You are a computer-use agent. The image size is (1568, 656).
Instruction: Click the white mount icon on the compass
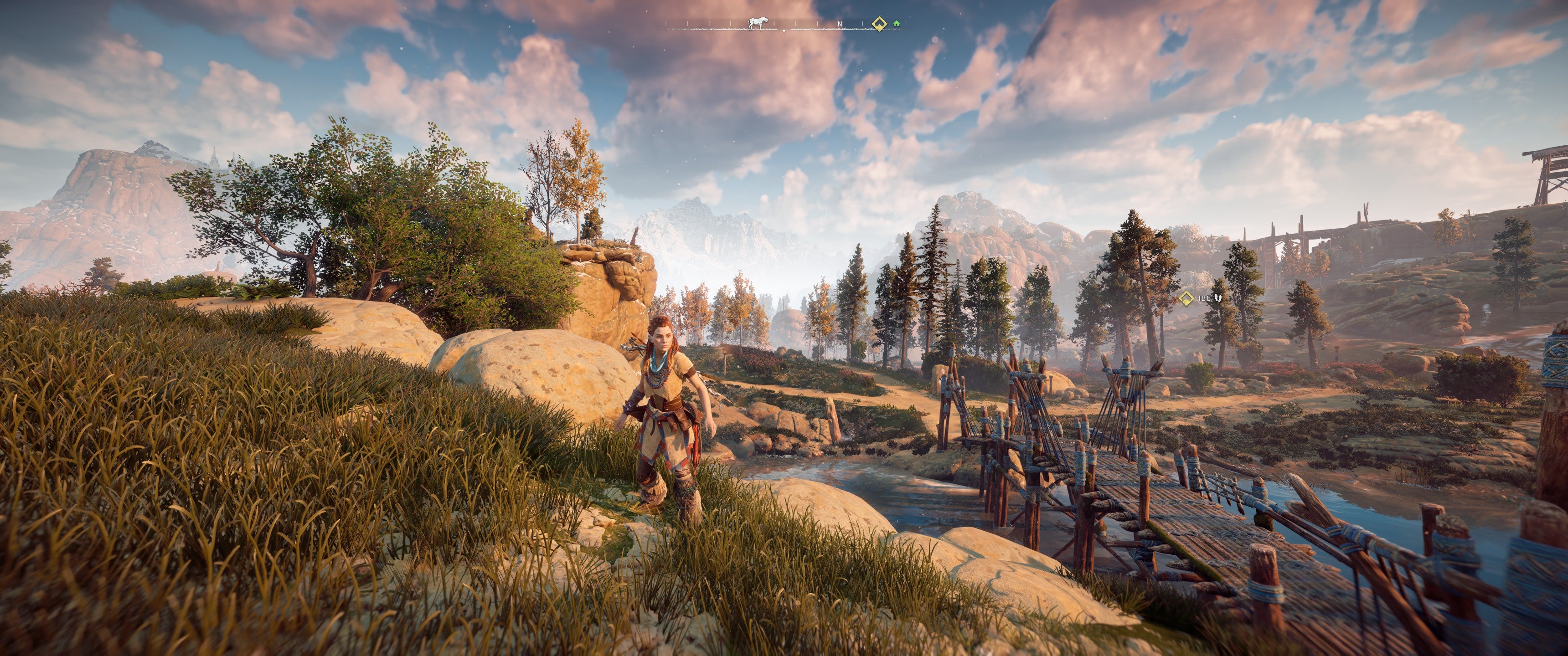point(757,23)
